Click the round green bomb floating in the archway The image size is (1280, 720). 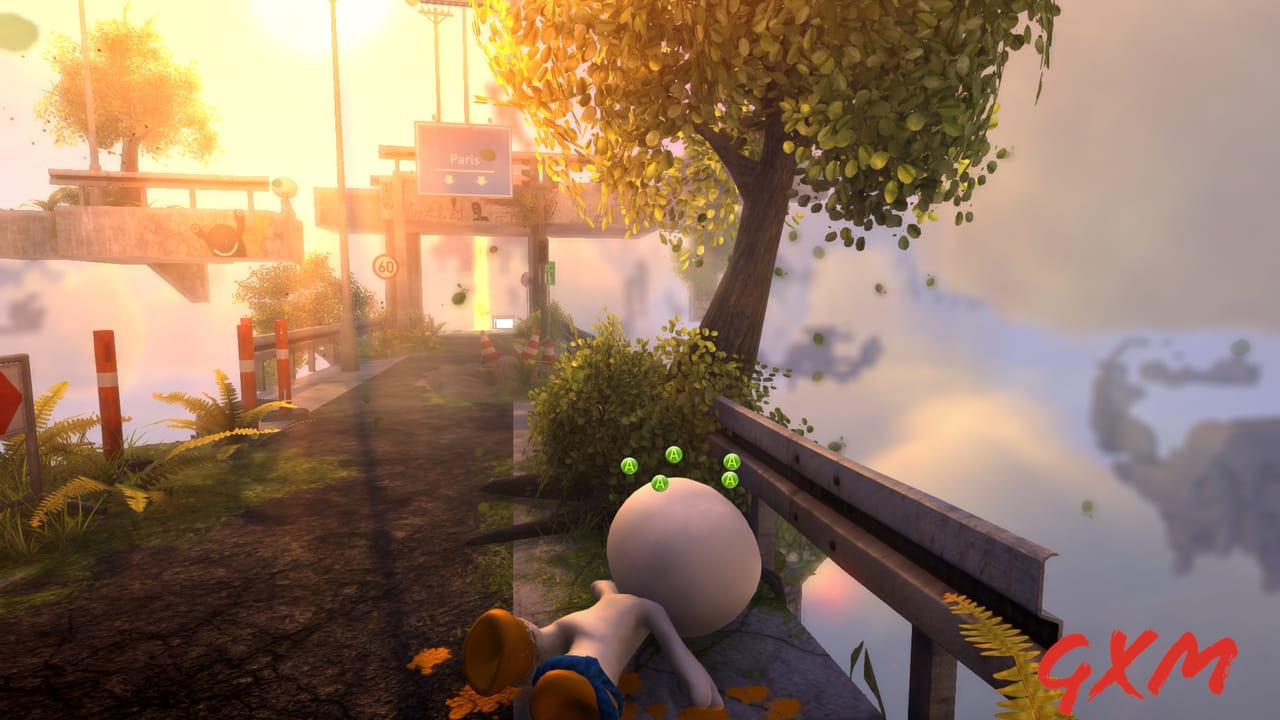pos(457,296)
